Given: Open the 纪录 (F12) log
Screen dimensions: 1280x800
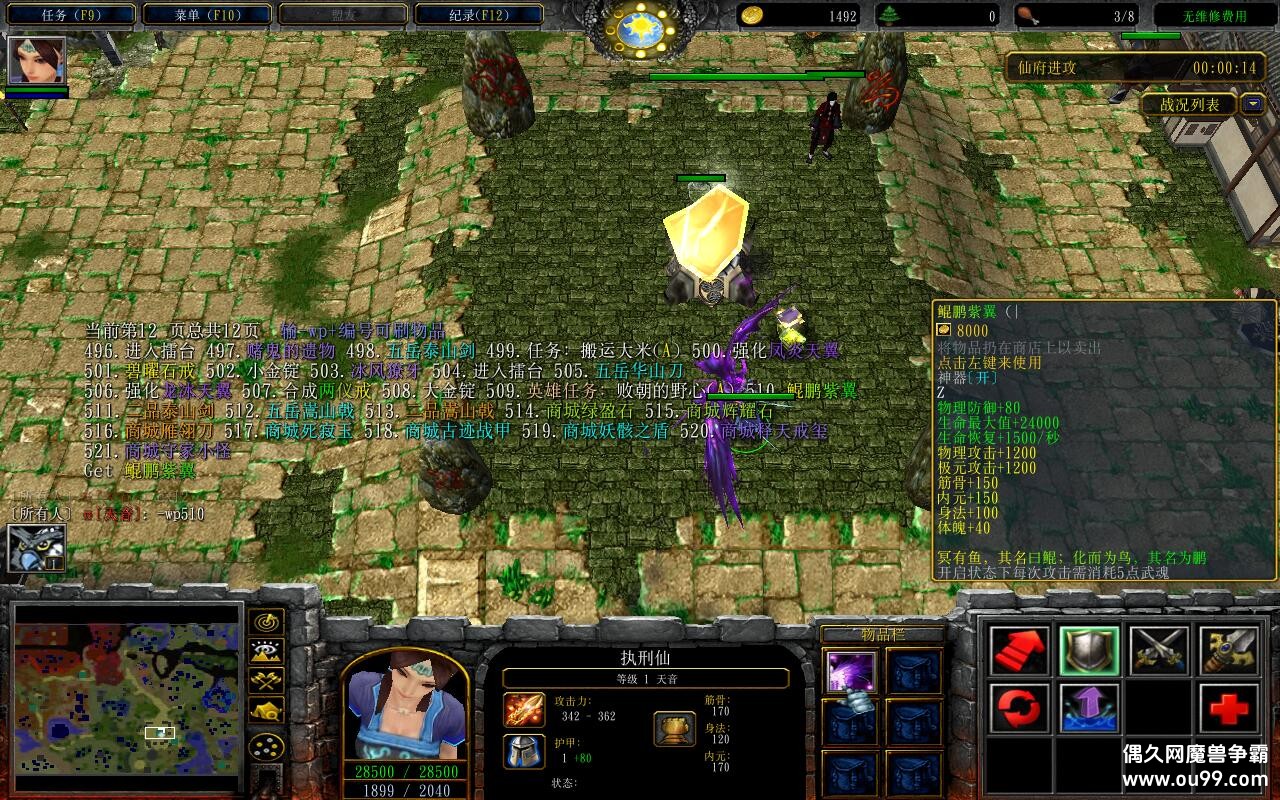Looking at the screenshot, I should (478, 15).
